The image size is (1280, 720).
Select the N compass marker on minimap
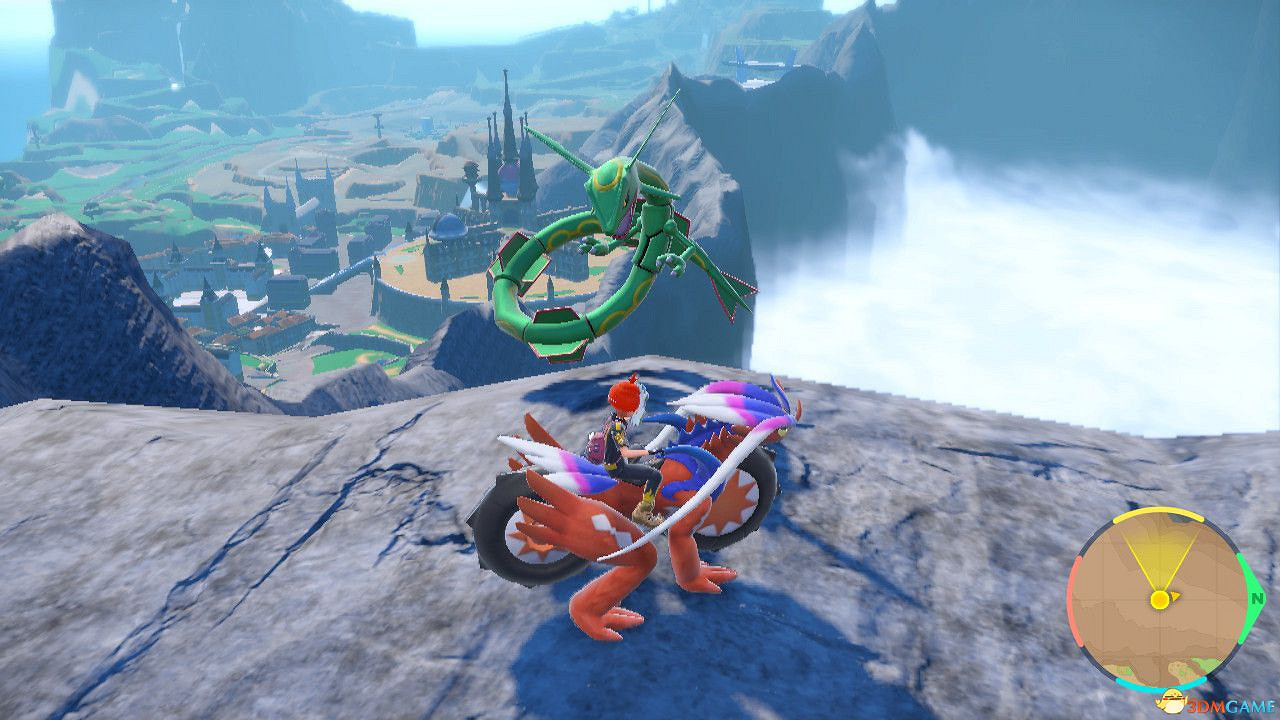1256,600
